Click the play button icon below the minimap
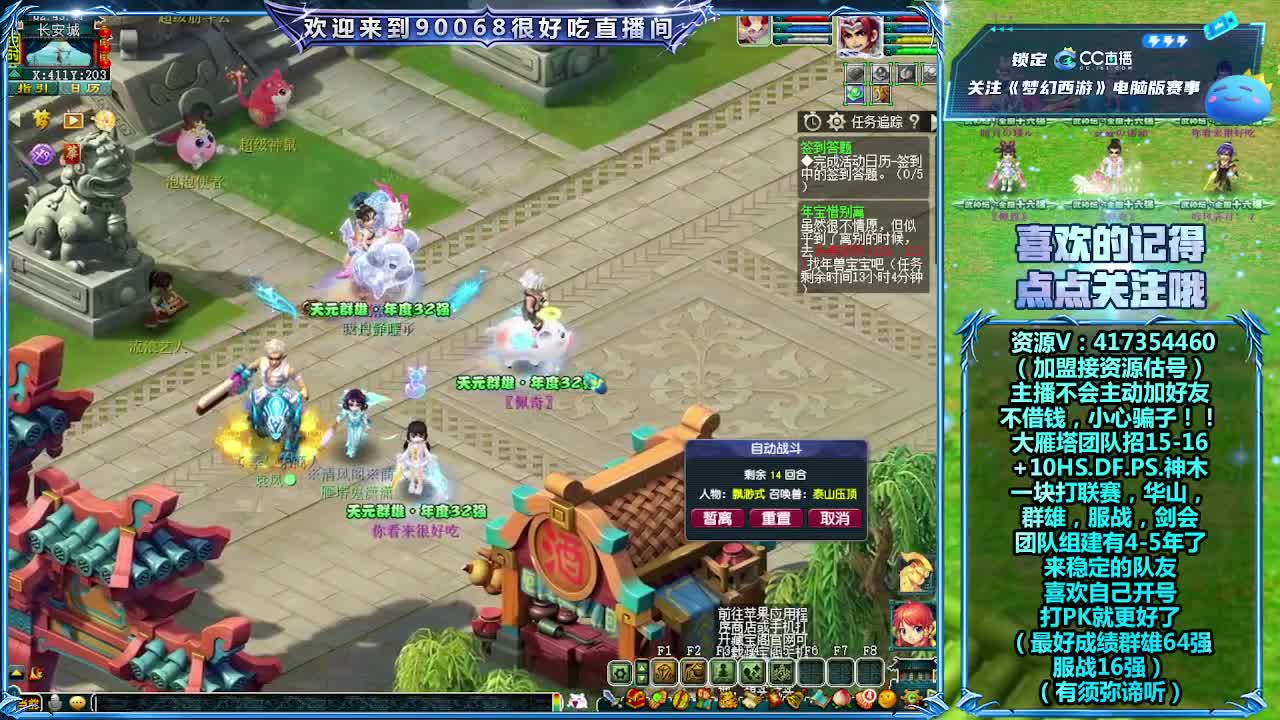The height and width of the screenshot is (720, 1280). (x=72, y=121)
